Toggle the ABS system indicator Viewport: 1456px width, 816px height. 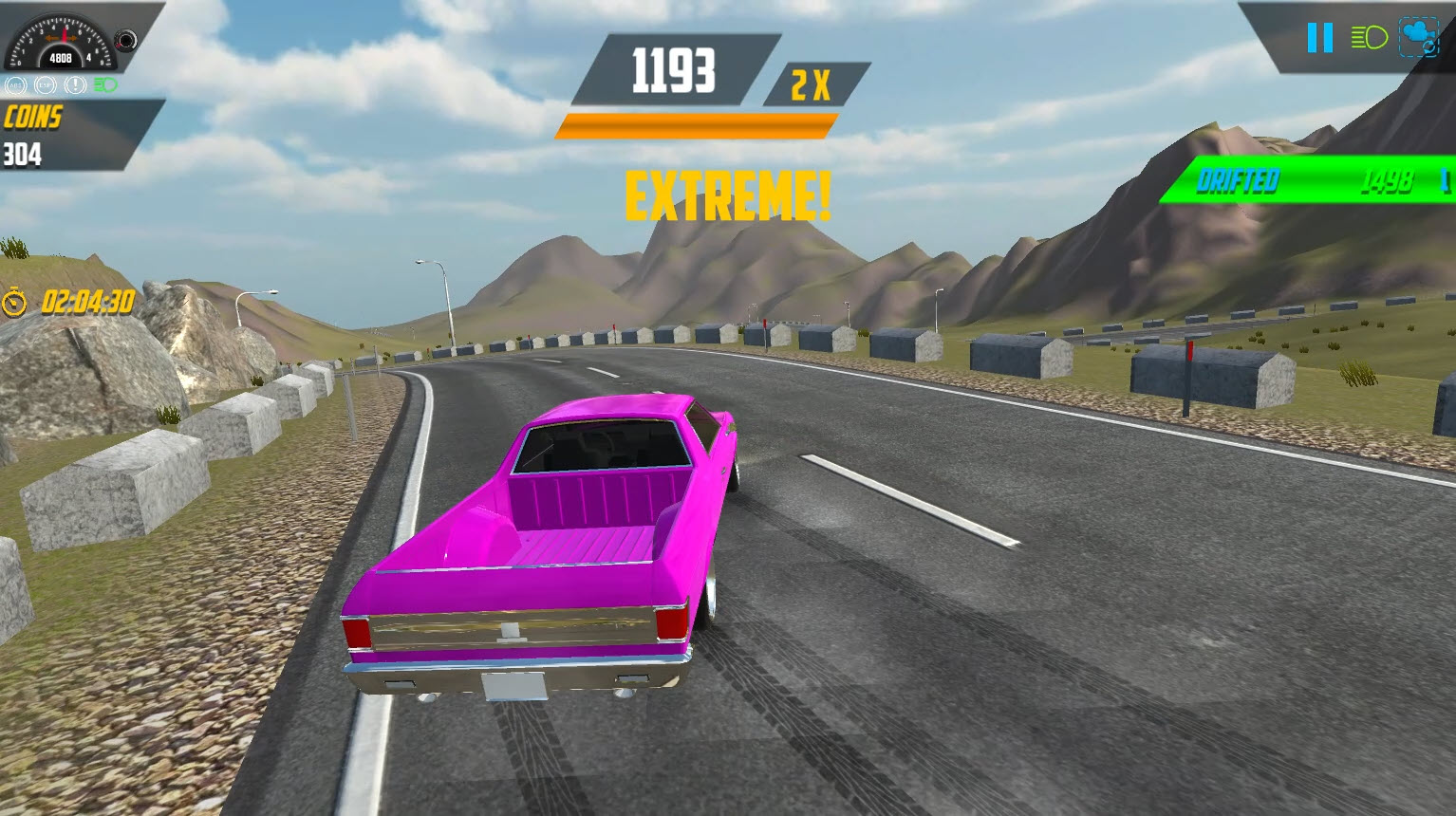tap(17, 86)
